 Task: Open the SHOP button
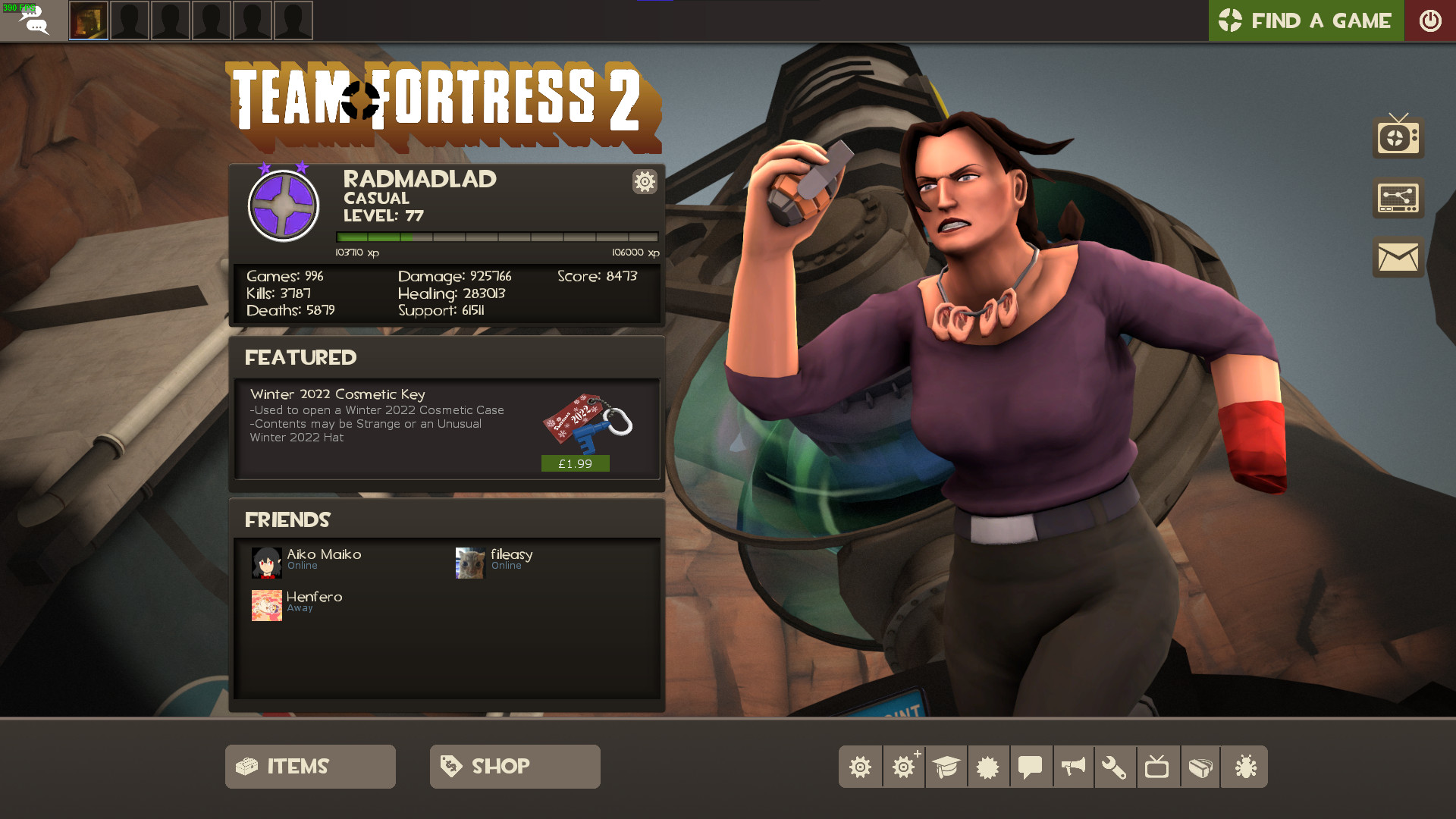514,766
